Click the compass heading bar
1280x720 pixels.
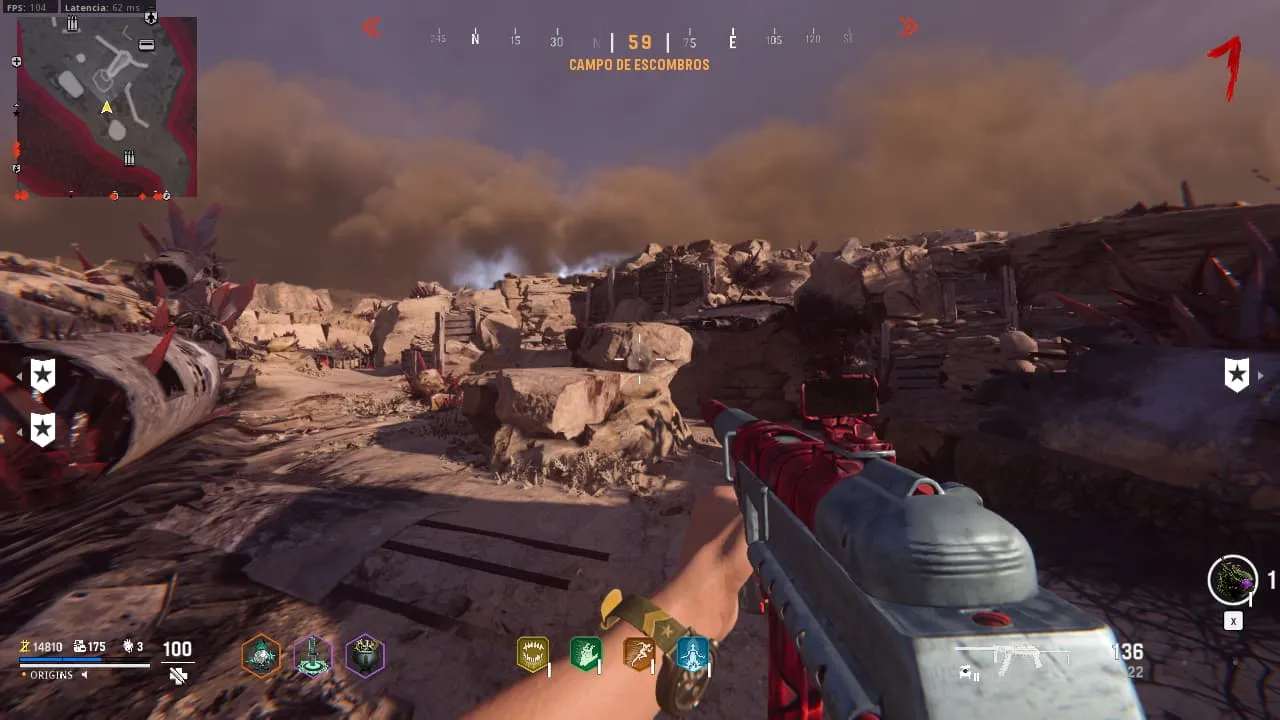pos(640,42)
